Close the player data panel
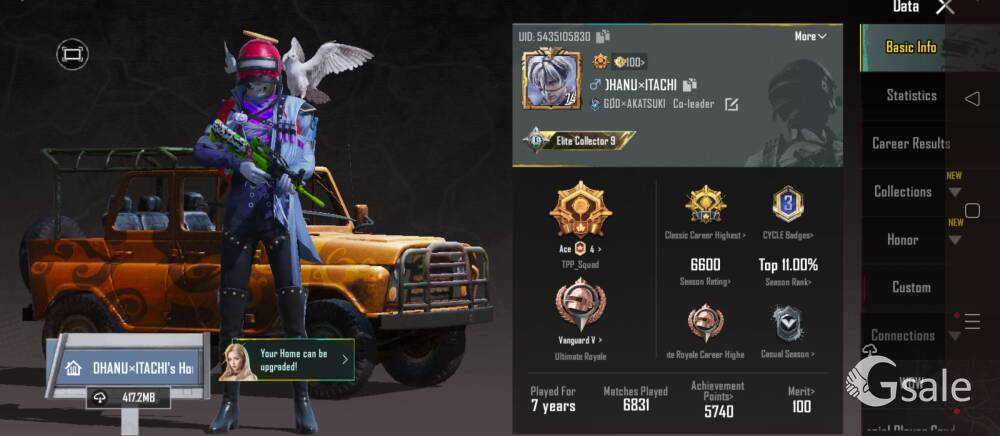The image size is (1000, 436). pyautogui.click(x=945, y=8)
